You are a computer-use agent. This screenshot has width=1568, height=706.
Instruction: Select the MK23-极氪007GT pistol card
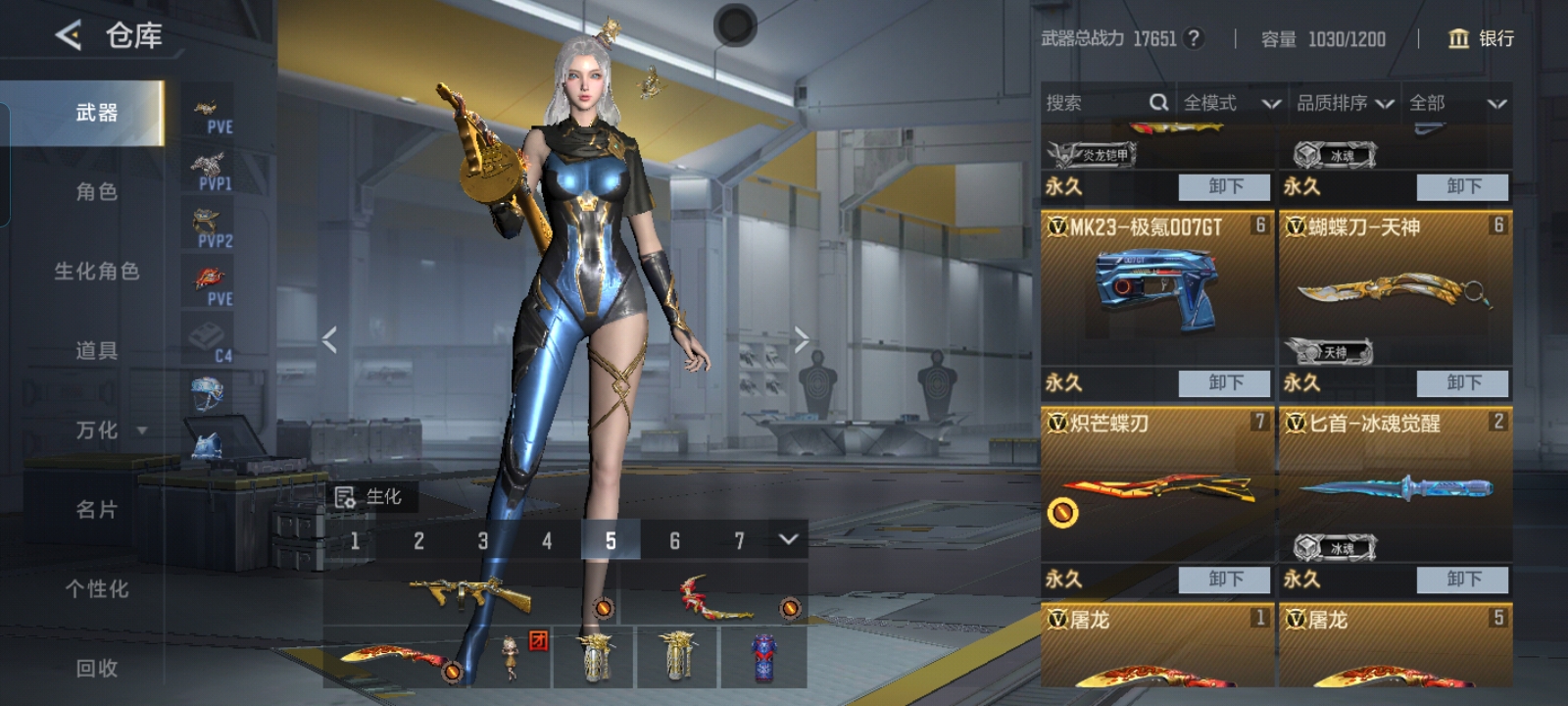click(x=1156, y=289)
